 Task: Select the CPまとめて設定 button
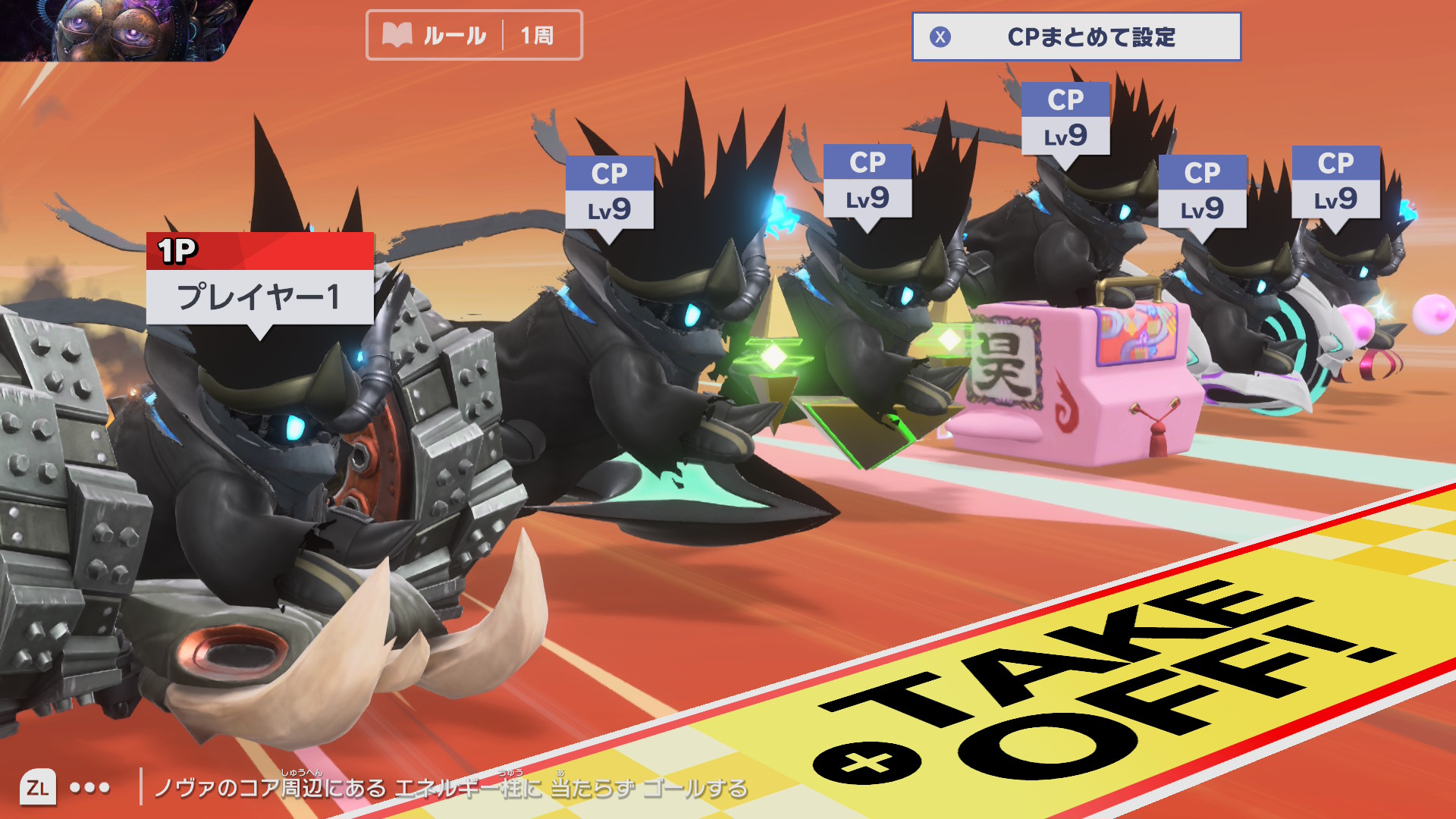click(1075, 36)
